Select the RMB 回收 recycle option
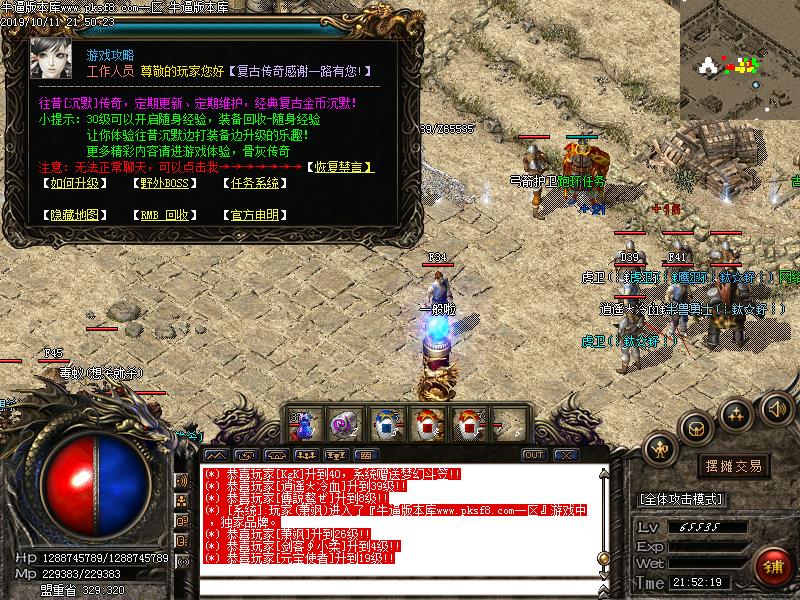 click(162, 214)
